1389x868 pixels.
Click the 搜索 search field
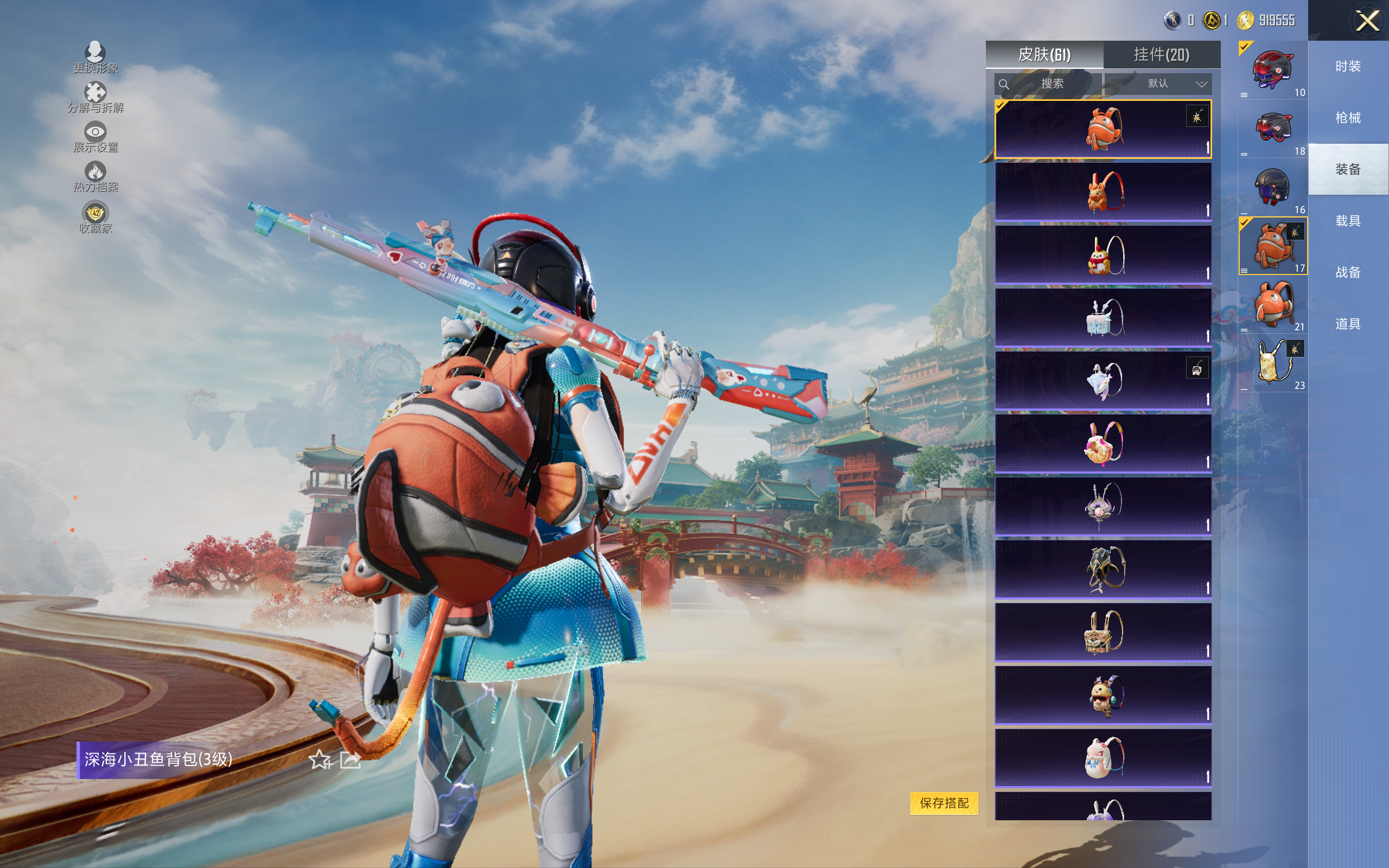pos(1049,84)
